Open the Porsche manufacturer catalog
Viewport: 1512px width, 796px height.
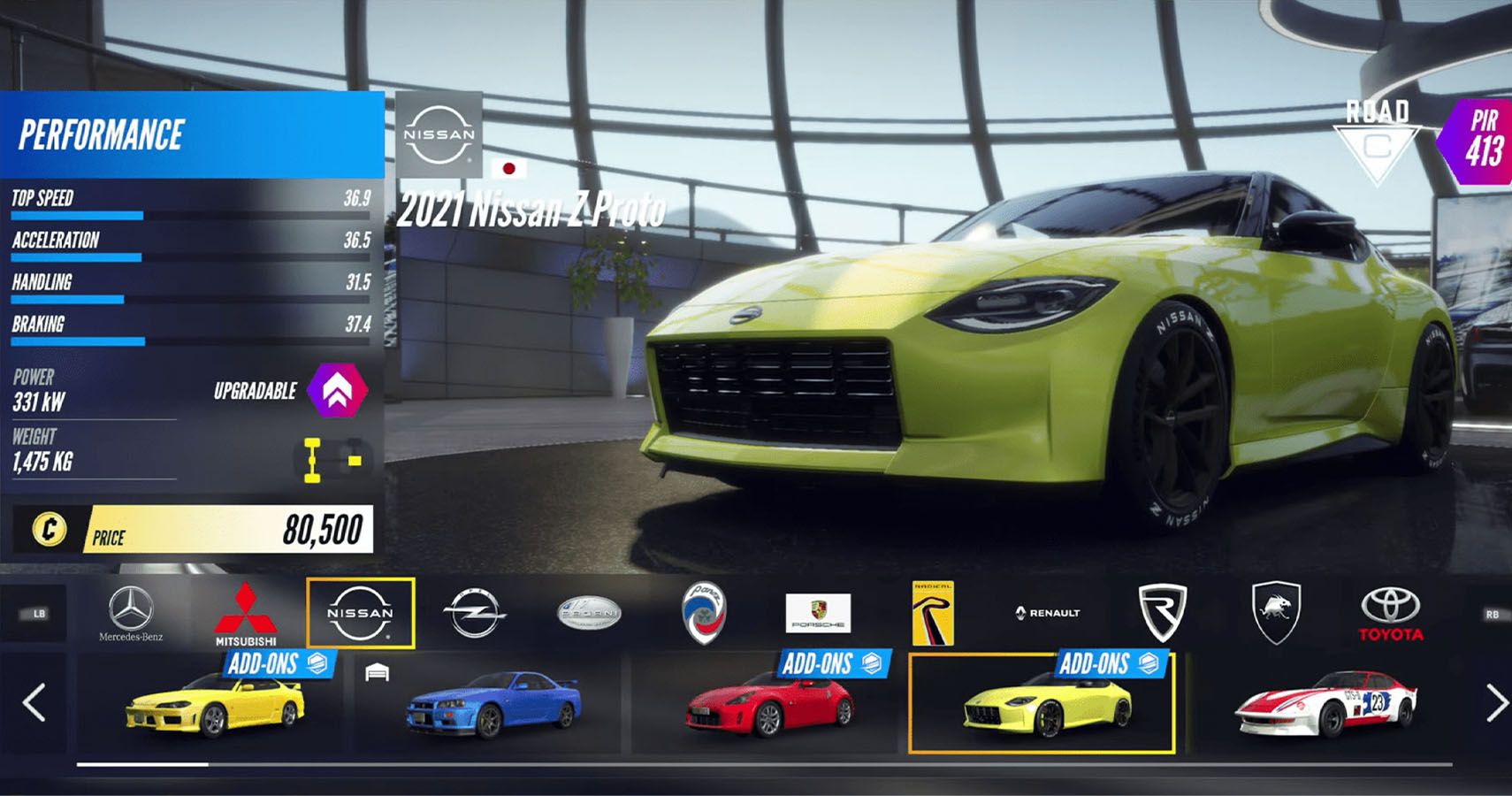tap(818, 613)
